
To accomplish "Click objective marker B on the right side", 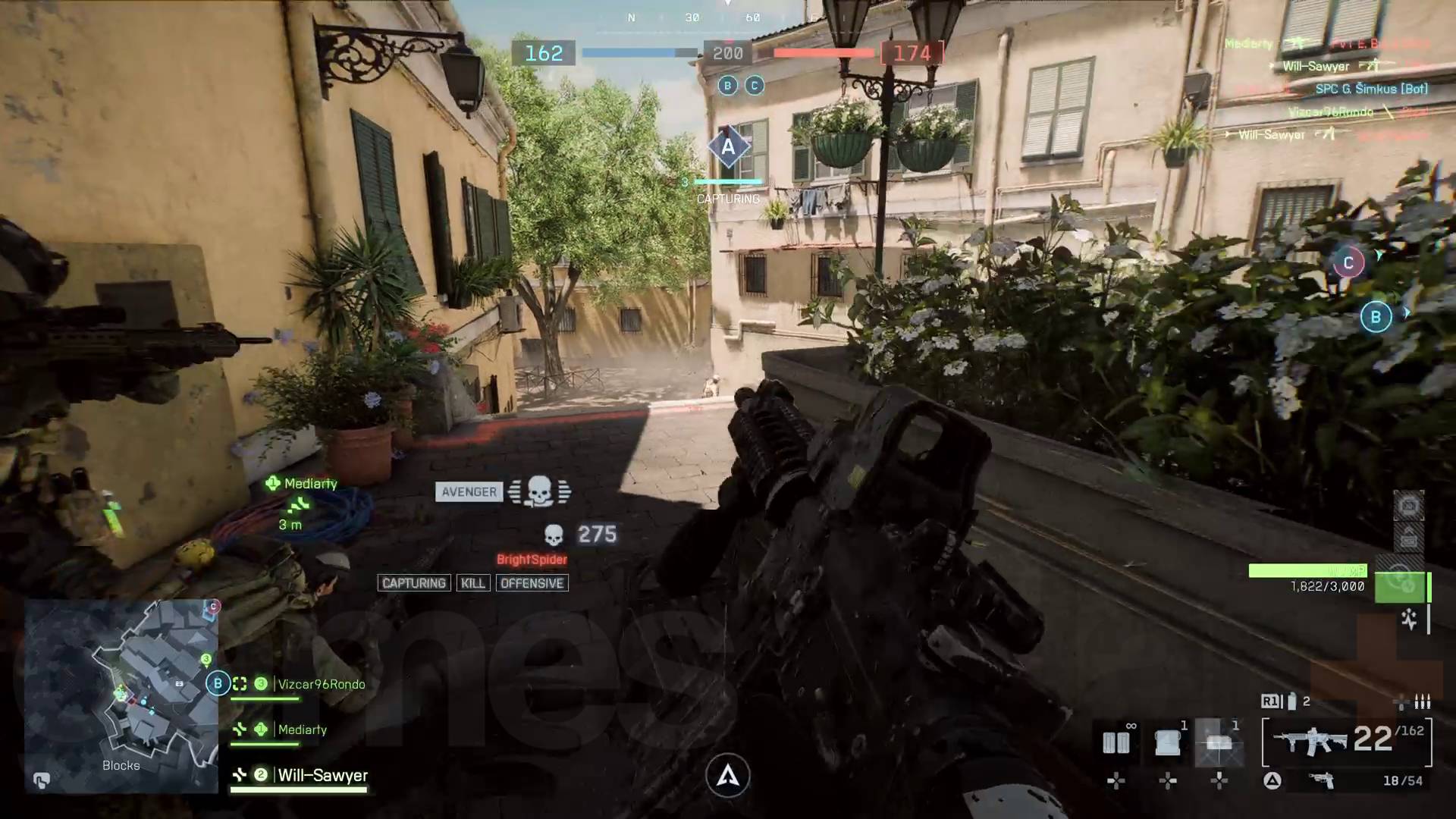I will 1375,317.
